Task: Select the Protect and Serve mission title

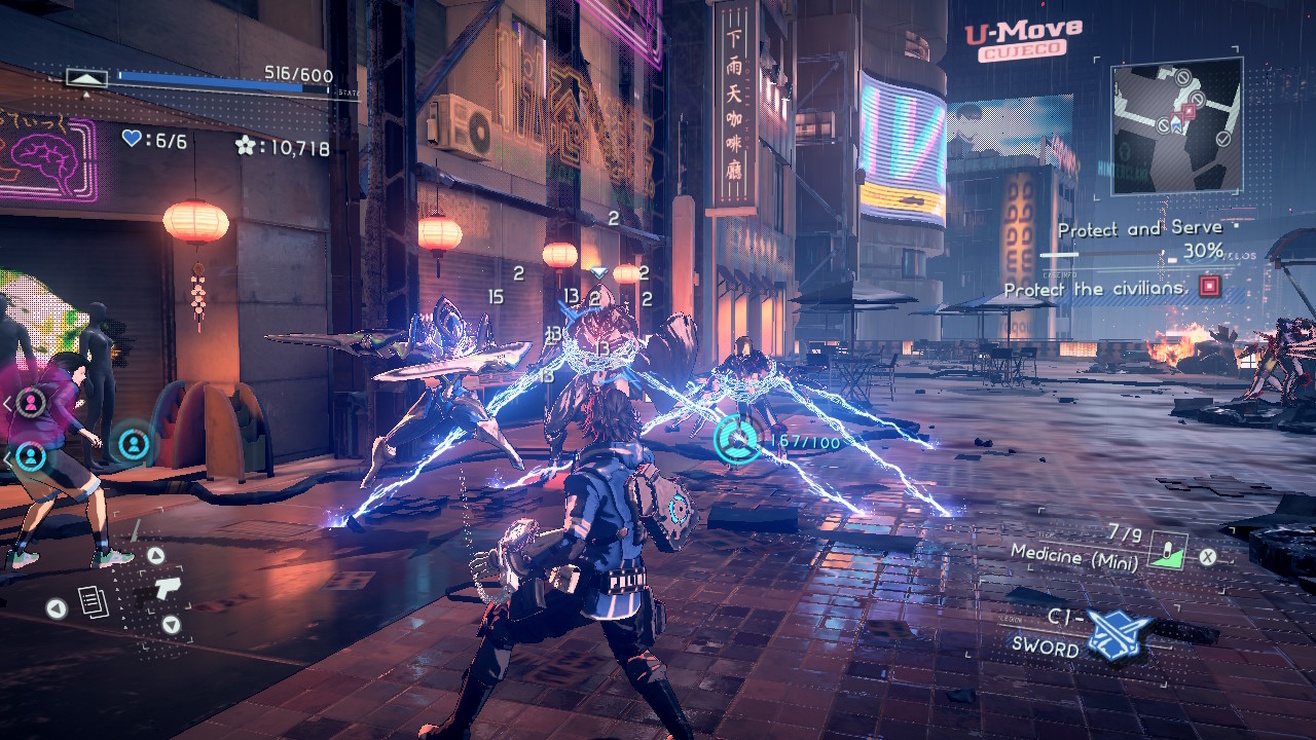Action: 1140,228
